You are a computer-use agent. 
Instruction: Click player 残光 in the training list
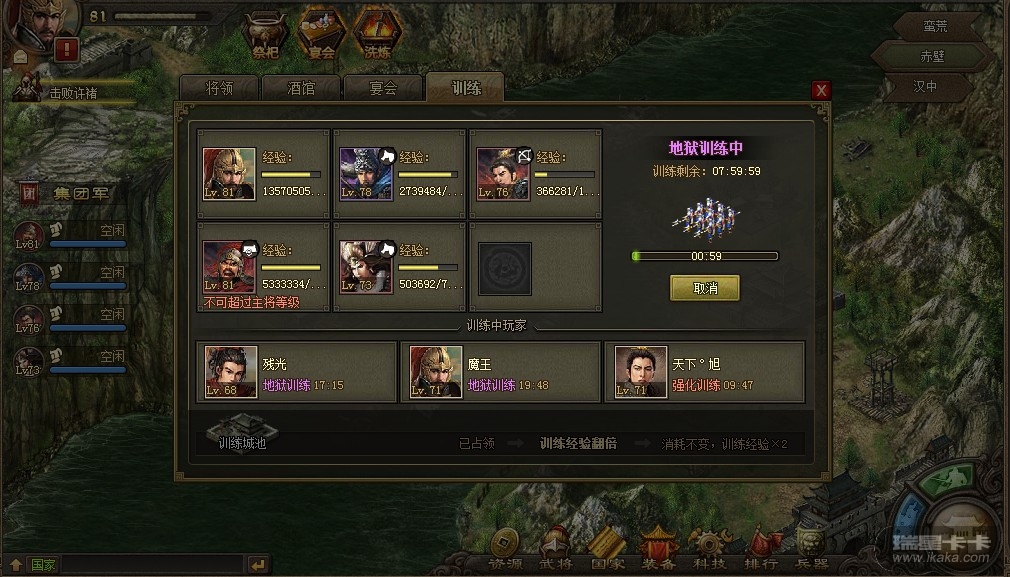click(x=298, y=372)
